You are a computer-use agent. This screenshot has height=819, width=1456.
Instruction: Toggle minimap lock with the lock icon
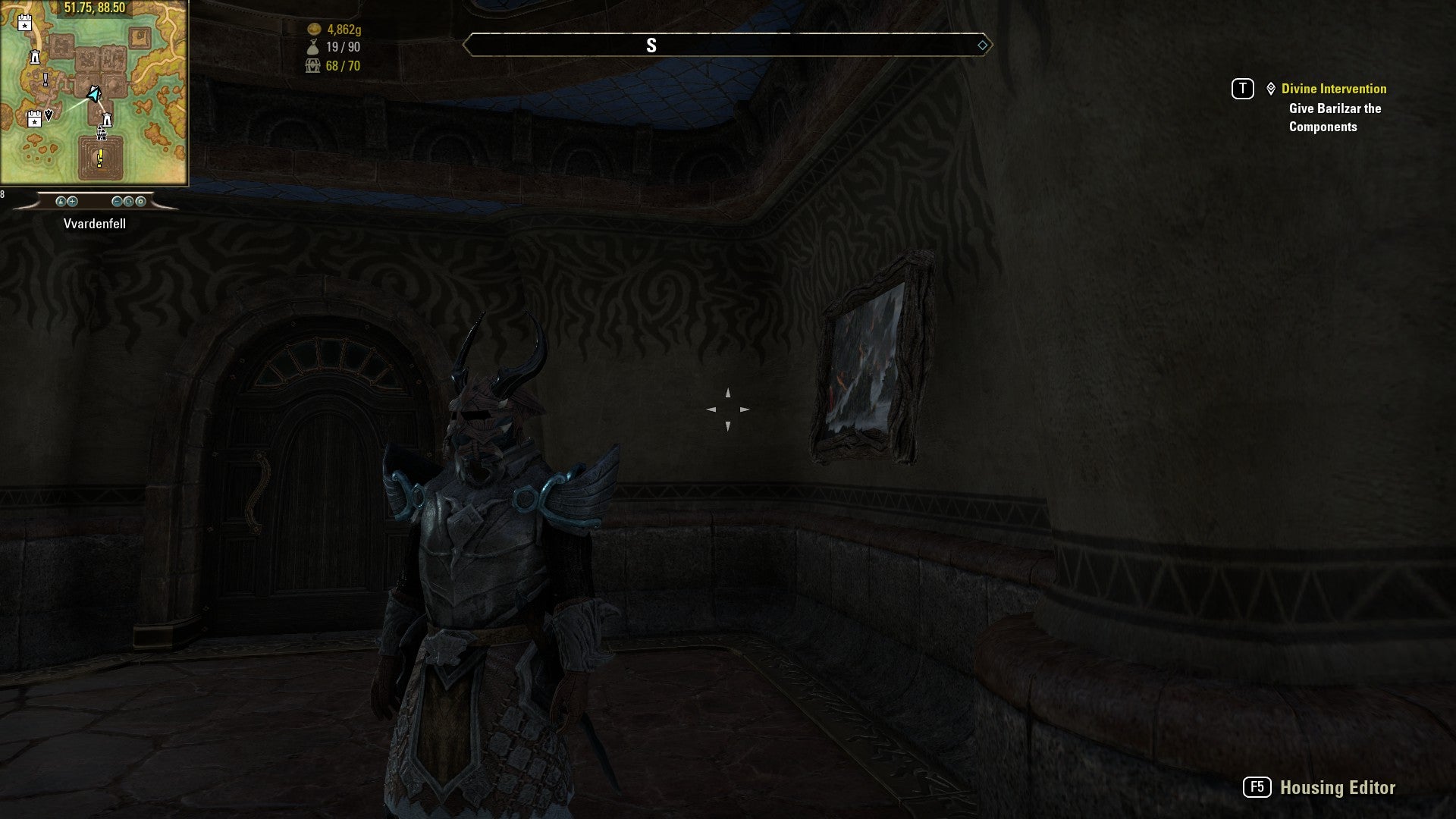[x=61, y=202]
